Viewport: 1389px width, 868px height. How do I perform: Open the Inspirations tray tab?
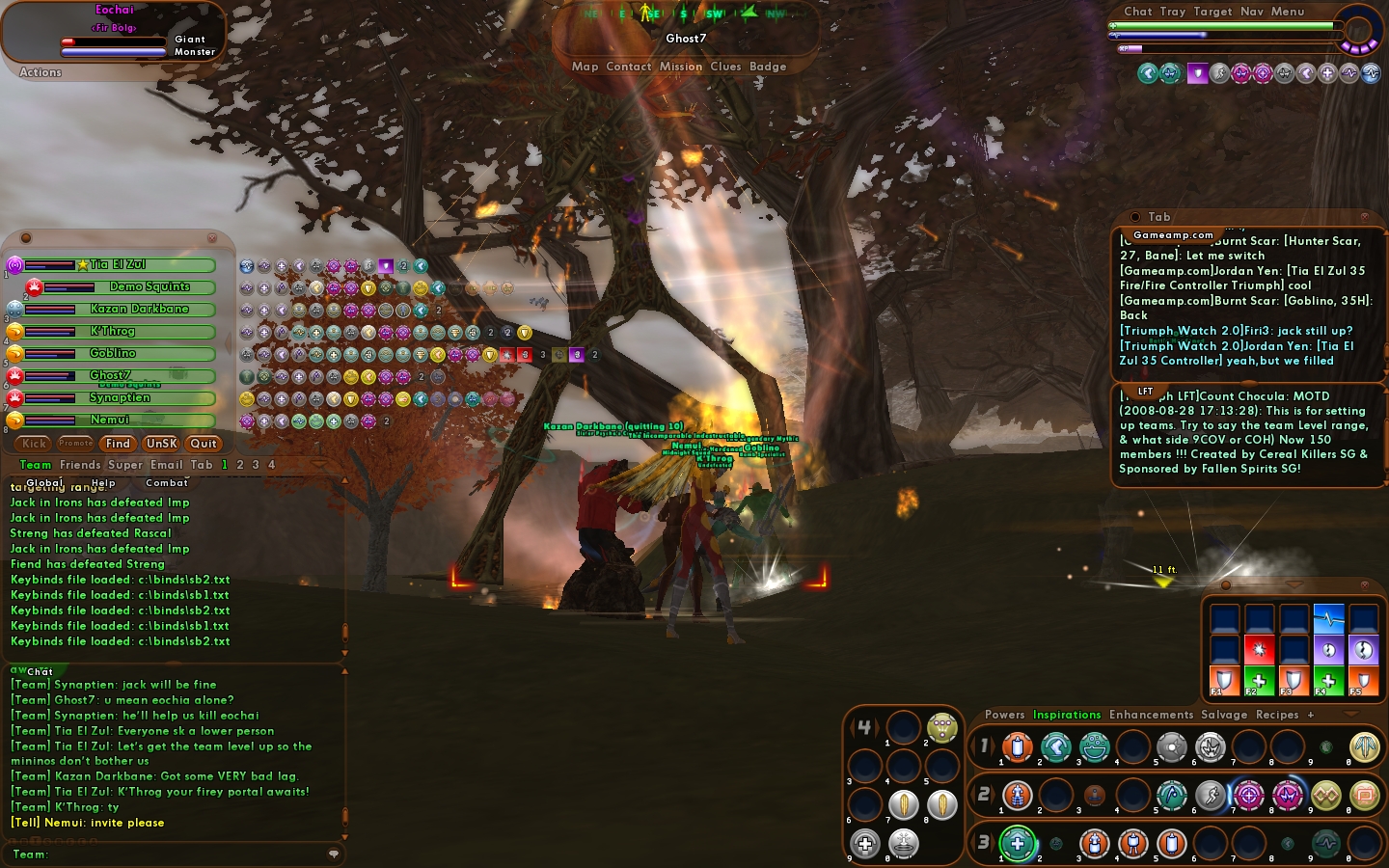(x=1067, y=715)
